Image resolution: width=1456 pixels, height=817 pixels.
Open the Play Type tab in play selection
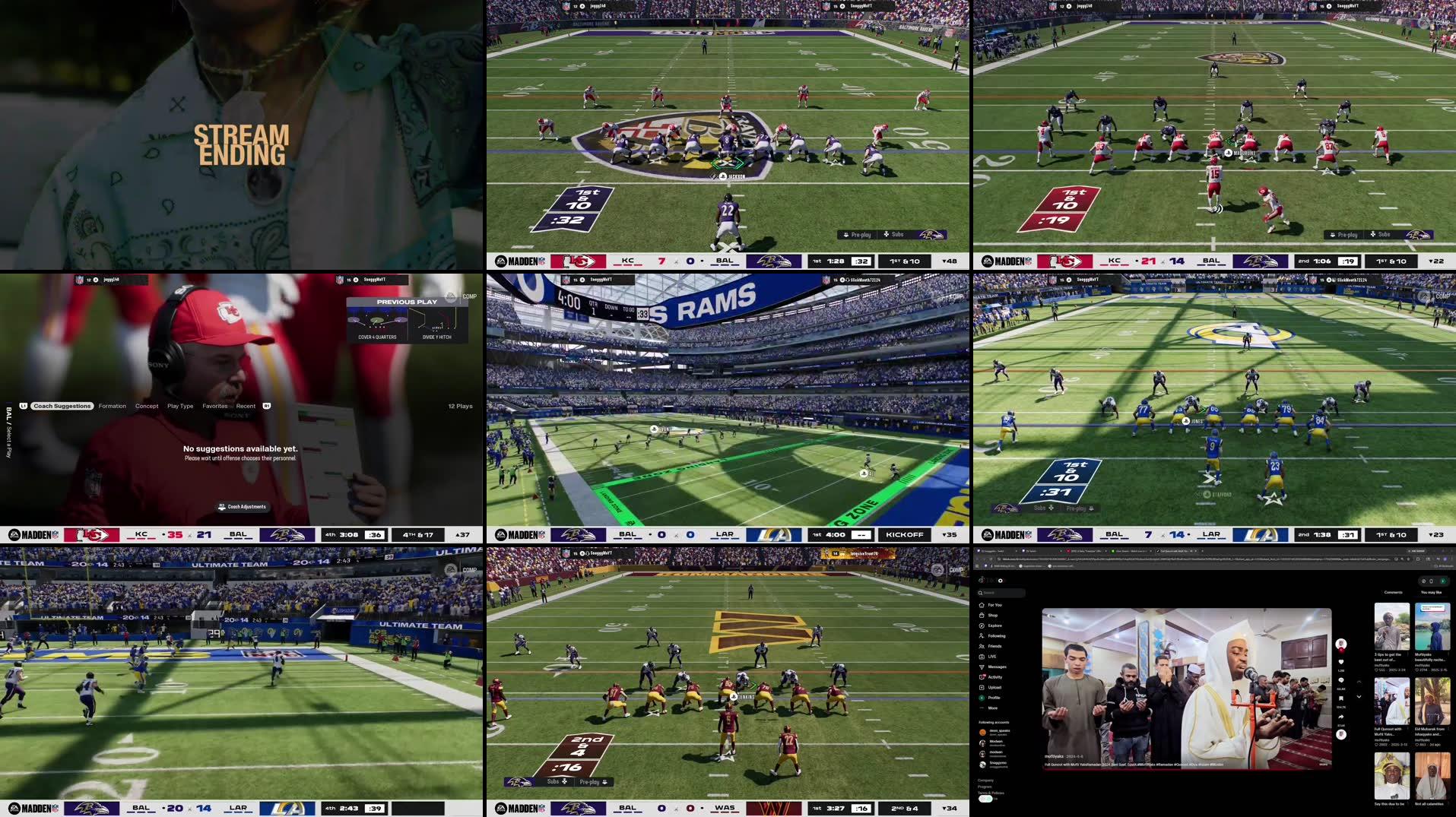180,407
